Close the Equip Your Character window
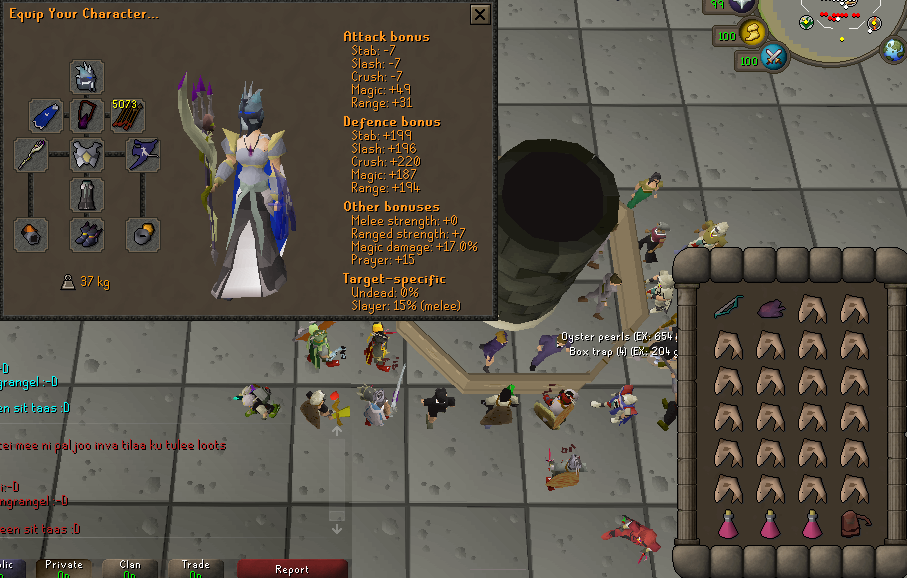Screen dimensions: 907x578 [480, 15]
